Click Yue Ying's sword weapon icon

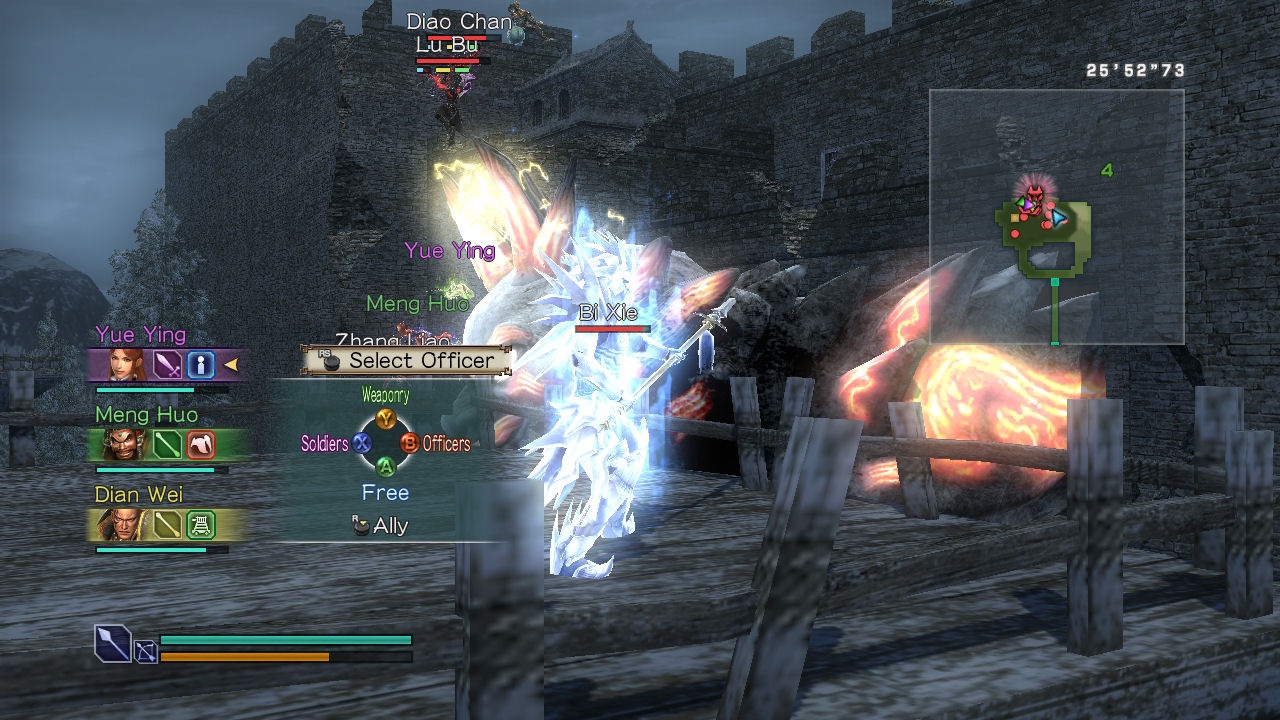pyautogui.click(x=167, y=364)
